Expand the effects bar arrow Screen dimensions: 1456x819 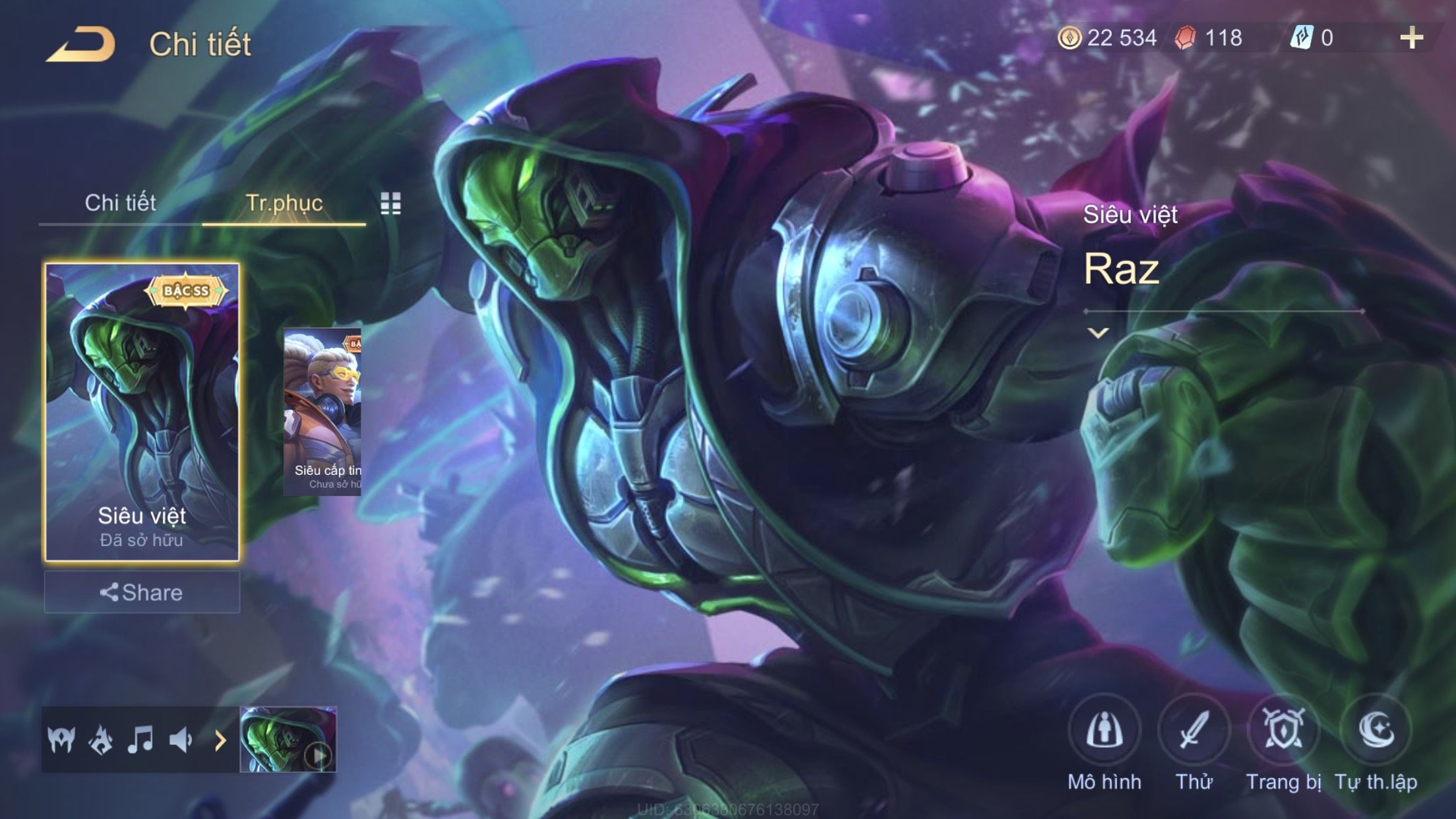[x=220, y=741]
